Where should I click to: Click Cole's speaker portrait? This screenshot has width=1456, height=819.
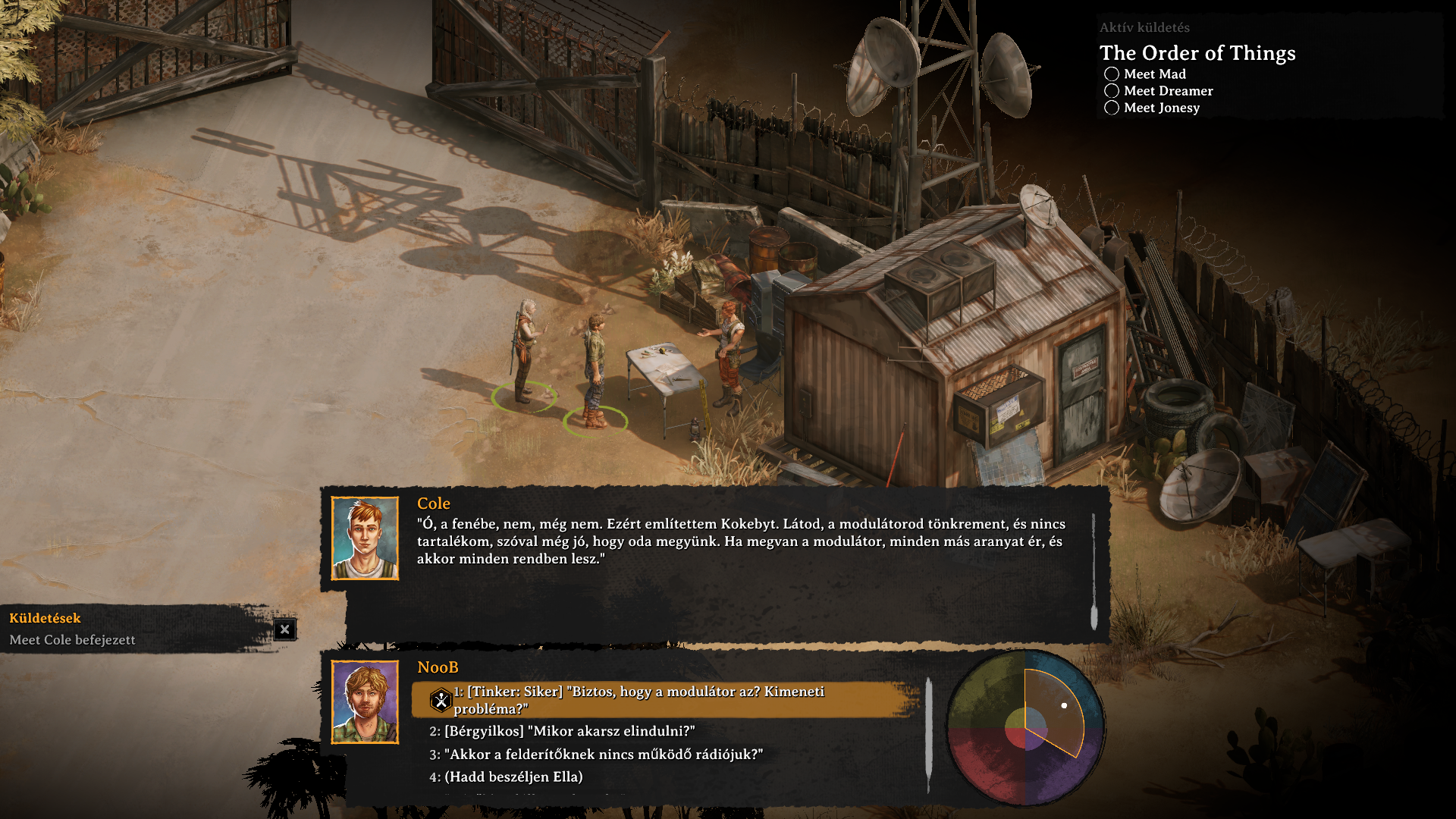365,538
